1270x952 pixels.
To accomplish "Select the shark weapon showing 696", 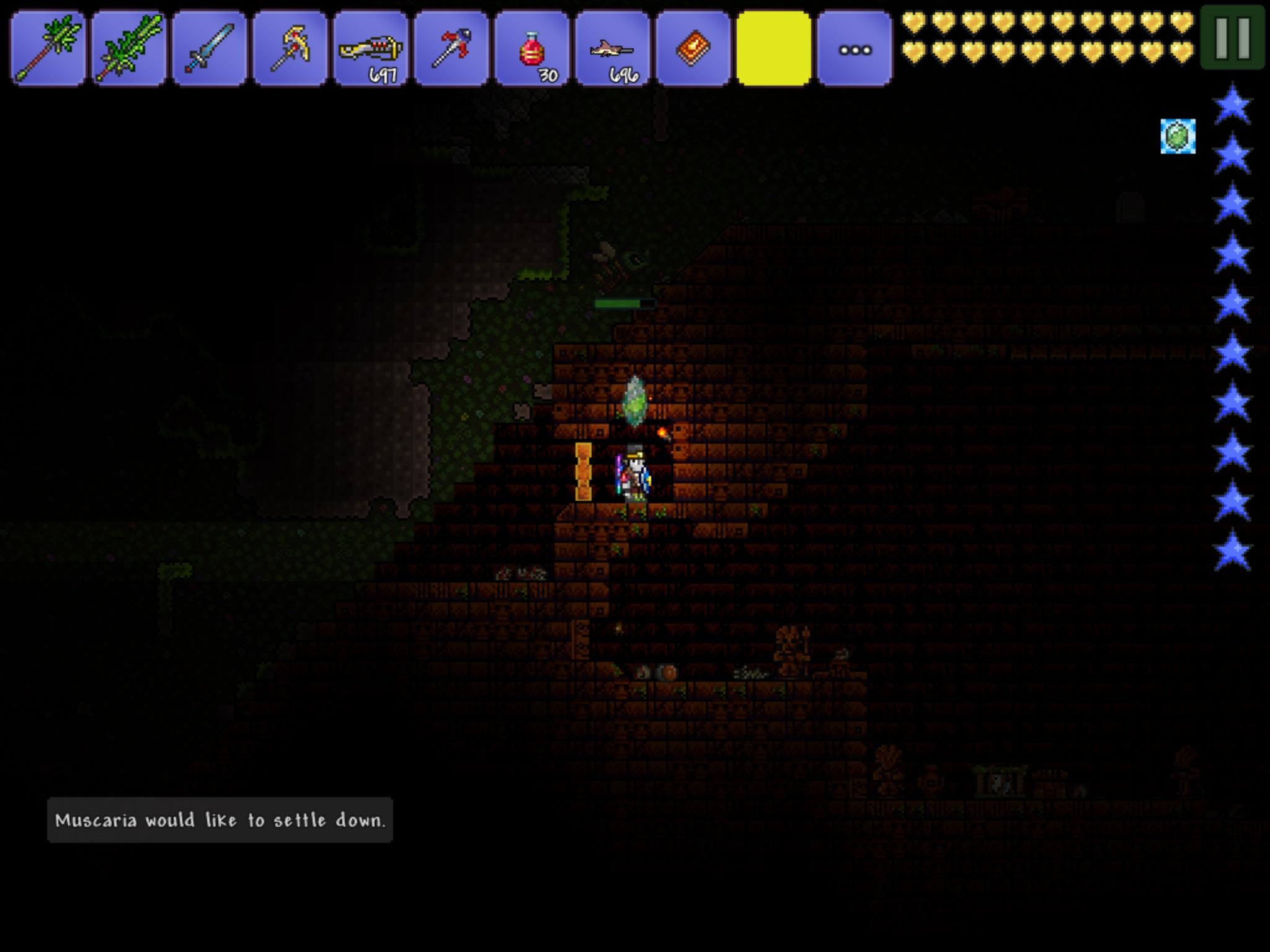I will pyautogui.click(x=613, y=45).
